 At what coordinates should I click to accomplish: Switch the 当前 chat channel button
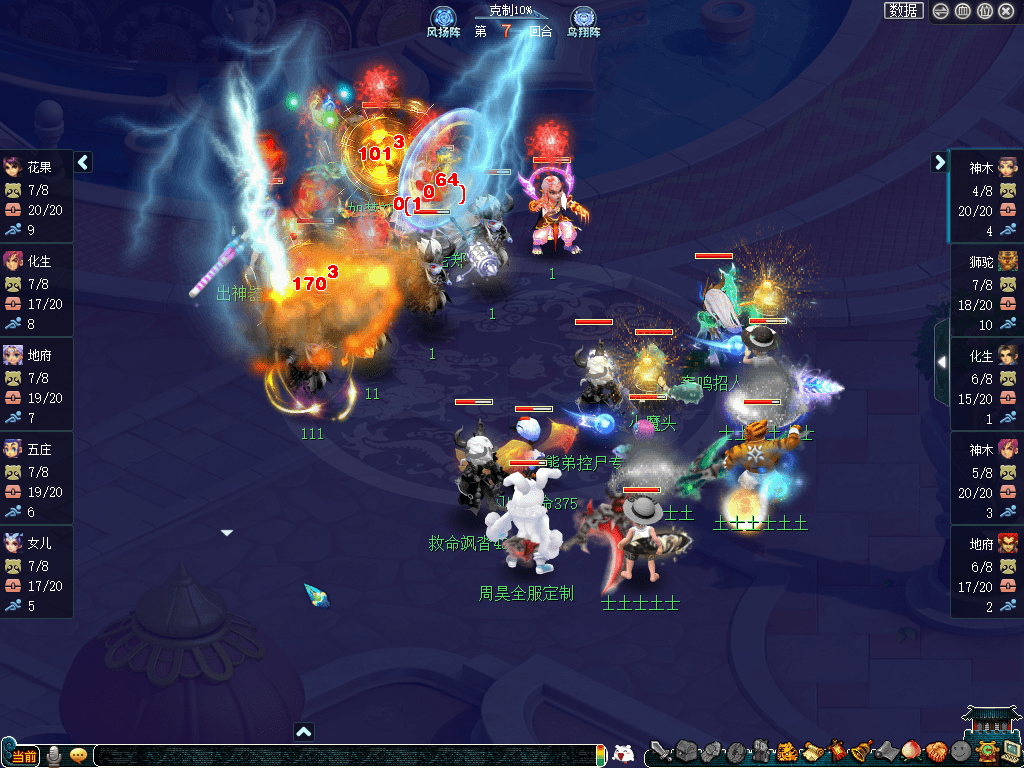[23, 755]
